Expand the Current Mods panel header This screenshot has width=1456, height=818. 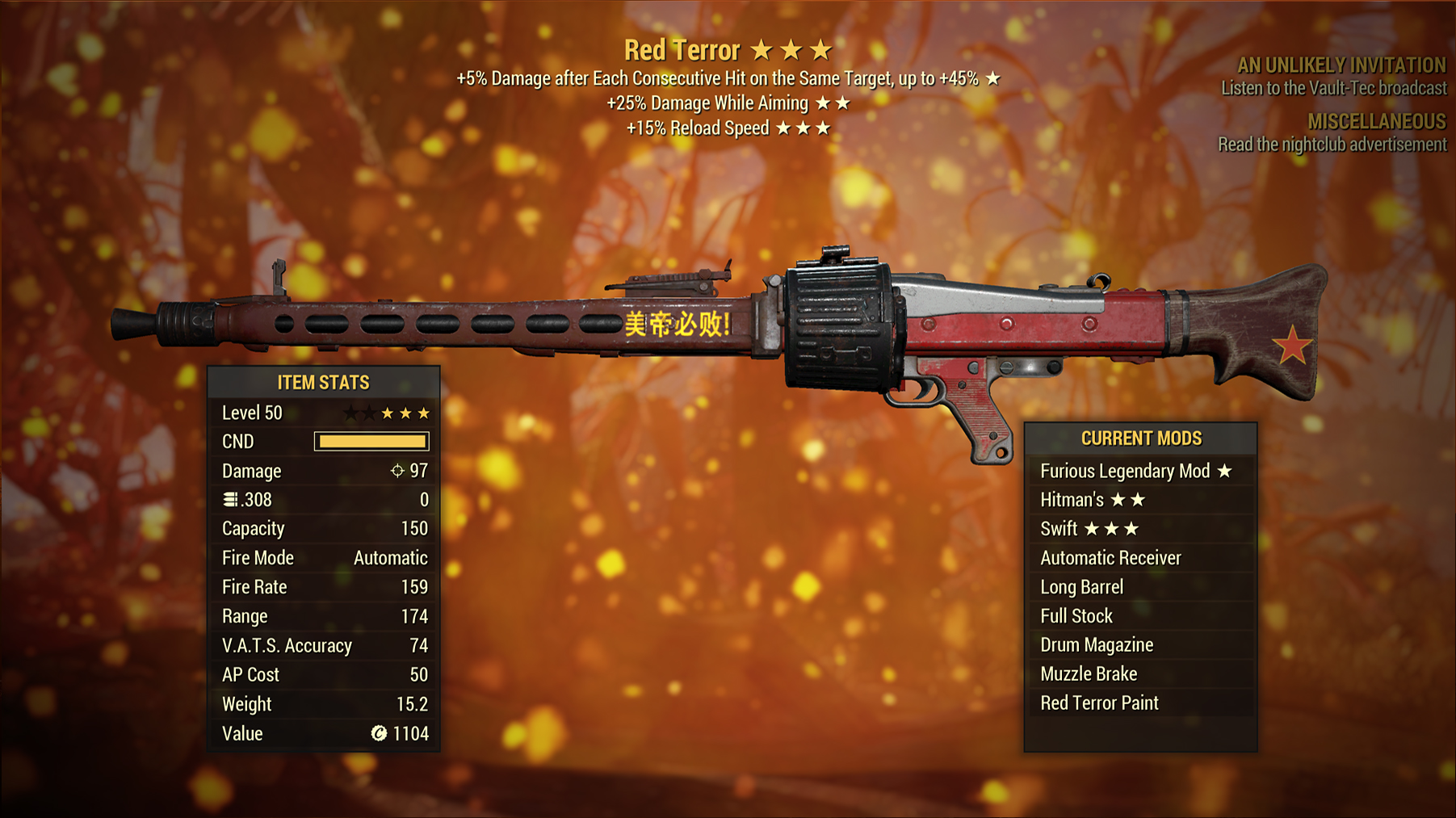click(1141, 438)
